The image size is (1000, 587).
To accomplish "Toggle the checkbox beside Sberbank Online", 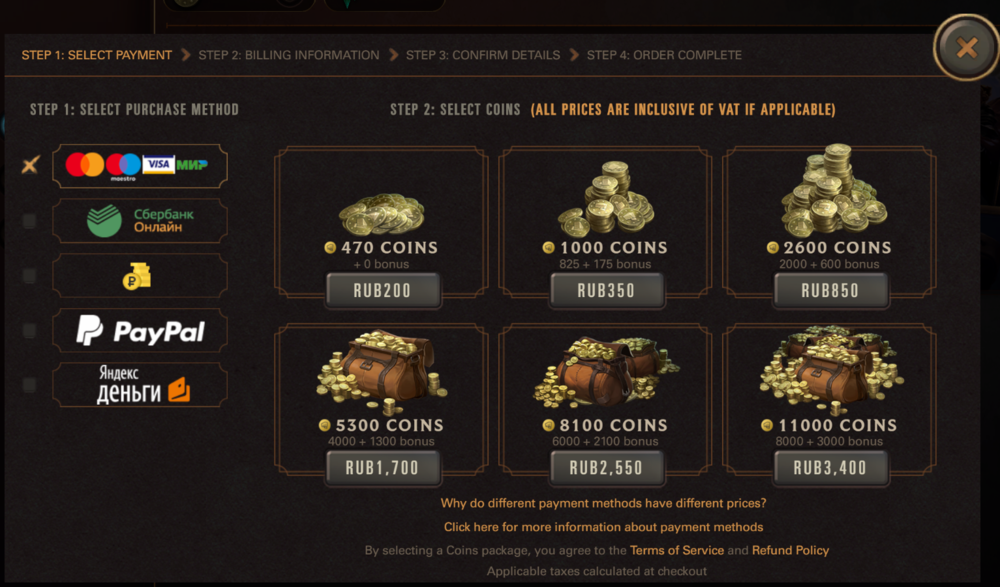I will [29, 221].
